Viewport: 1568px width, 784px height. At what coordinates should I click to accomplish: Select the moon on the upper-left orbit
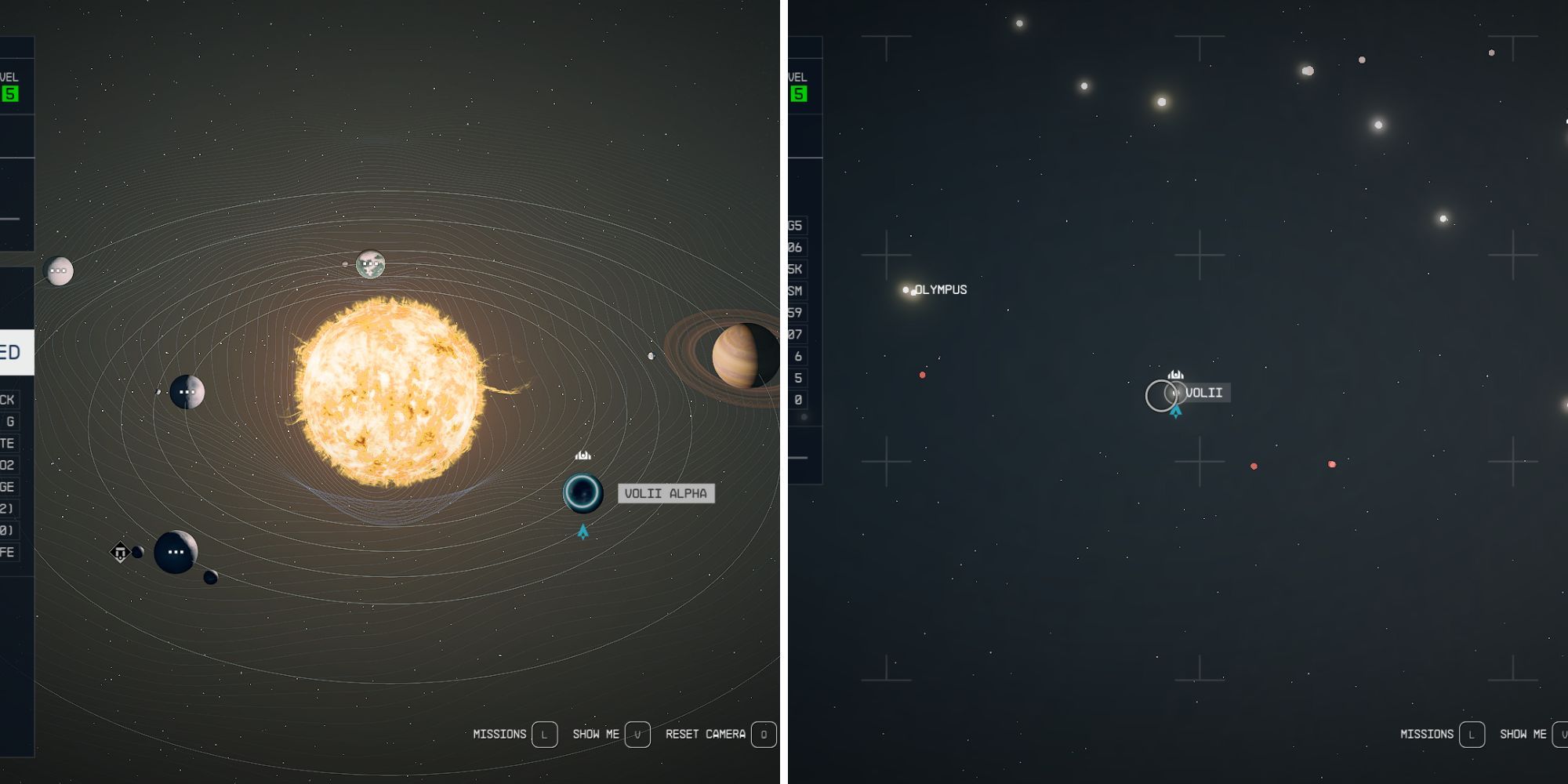[x=59, y=270]
